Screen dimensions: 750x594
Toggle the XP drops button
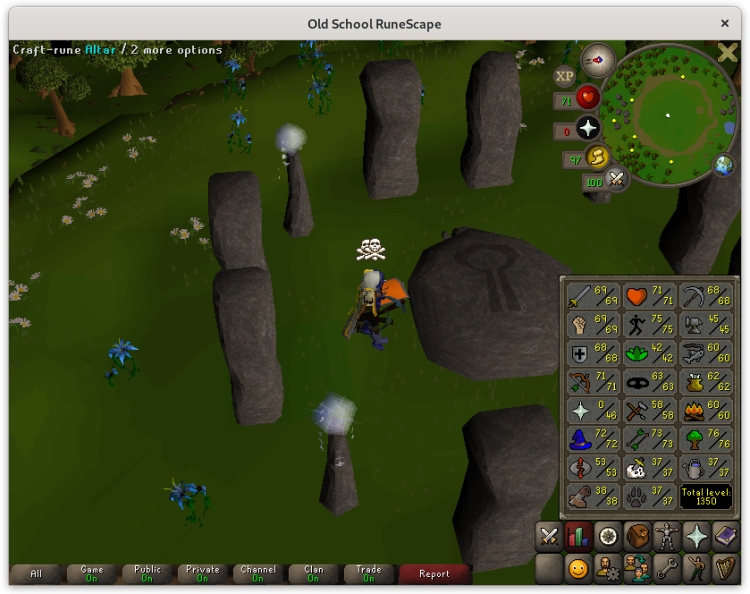coord(565,76)
